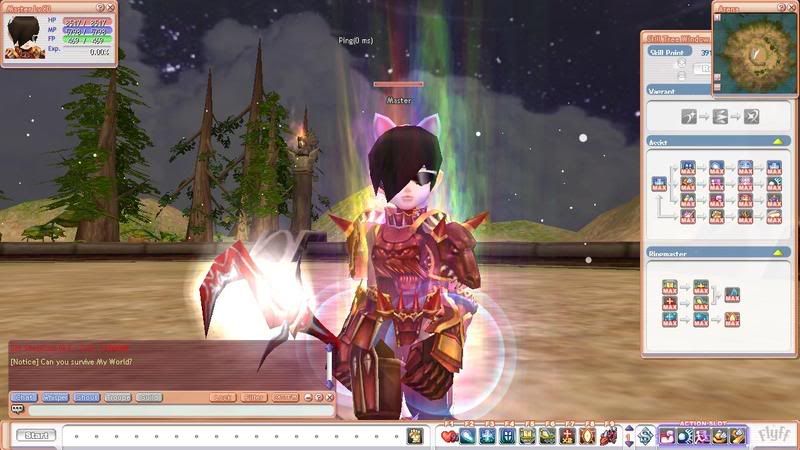Select the first Vagrant skill icon
The height and width of the screenshot is (450, 800).
[689, 117]
